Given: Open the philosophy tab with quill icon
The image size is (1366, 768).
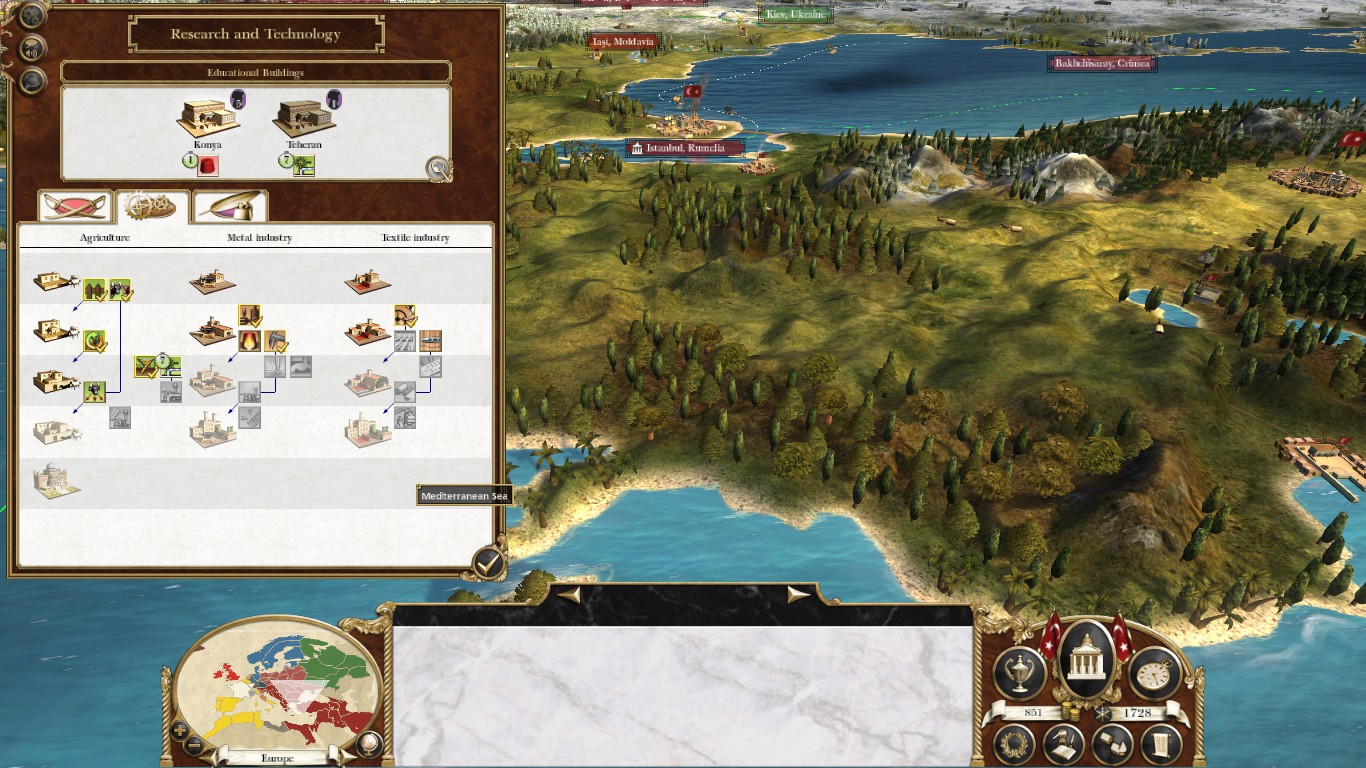Looking at the screenshot, I should coord(231,205).
